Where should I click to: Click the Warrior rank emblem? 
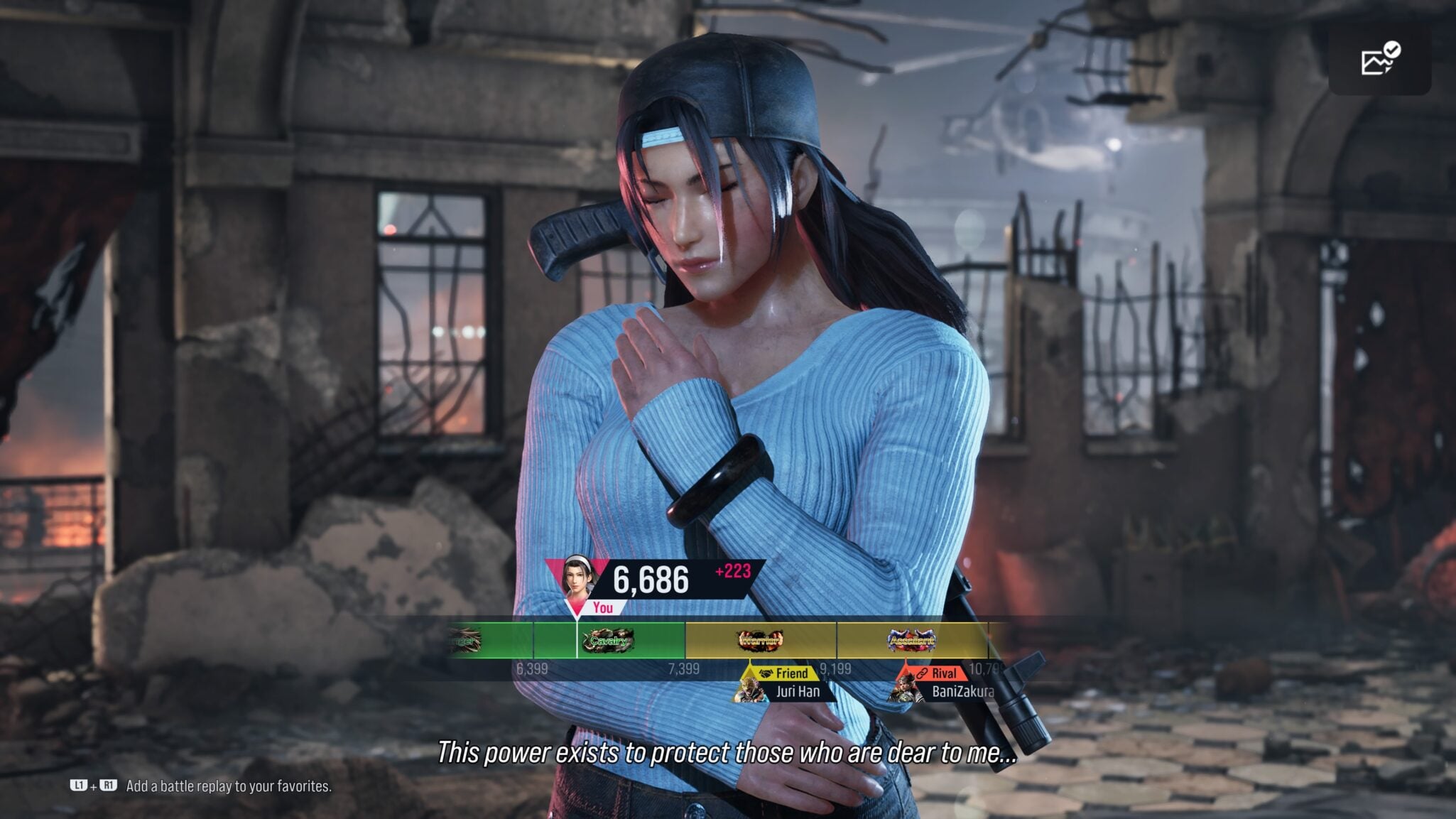(x=759, y=640)
